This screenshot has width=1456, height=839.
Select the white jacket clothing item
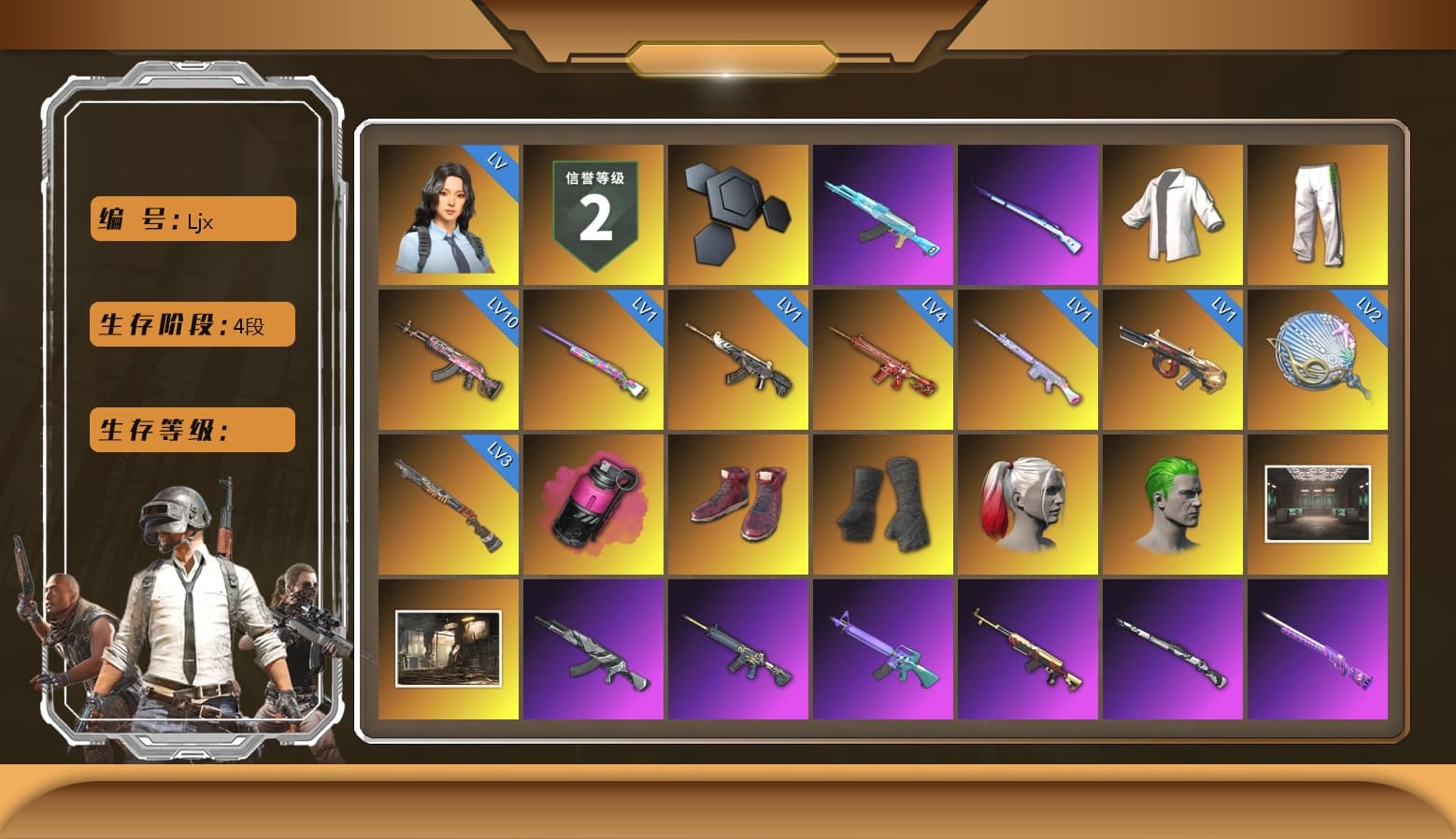[x=1174, y=214]
